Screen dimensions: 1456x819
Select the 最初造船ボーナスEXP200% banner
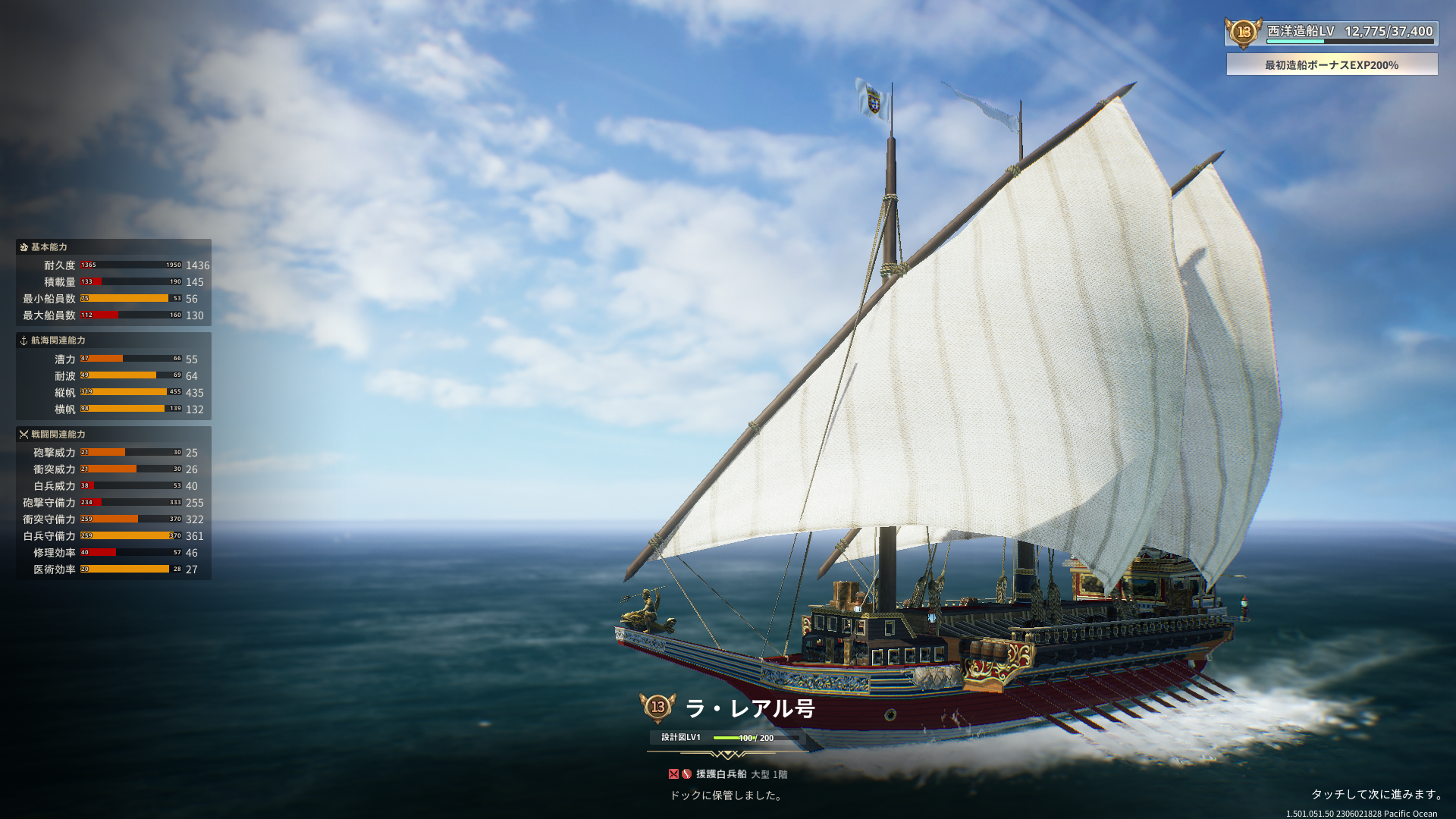[x=1331, y=65]
